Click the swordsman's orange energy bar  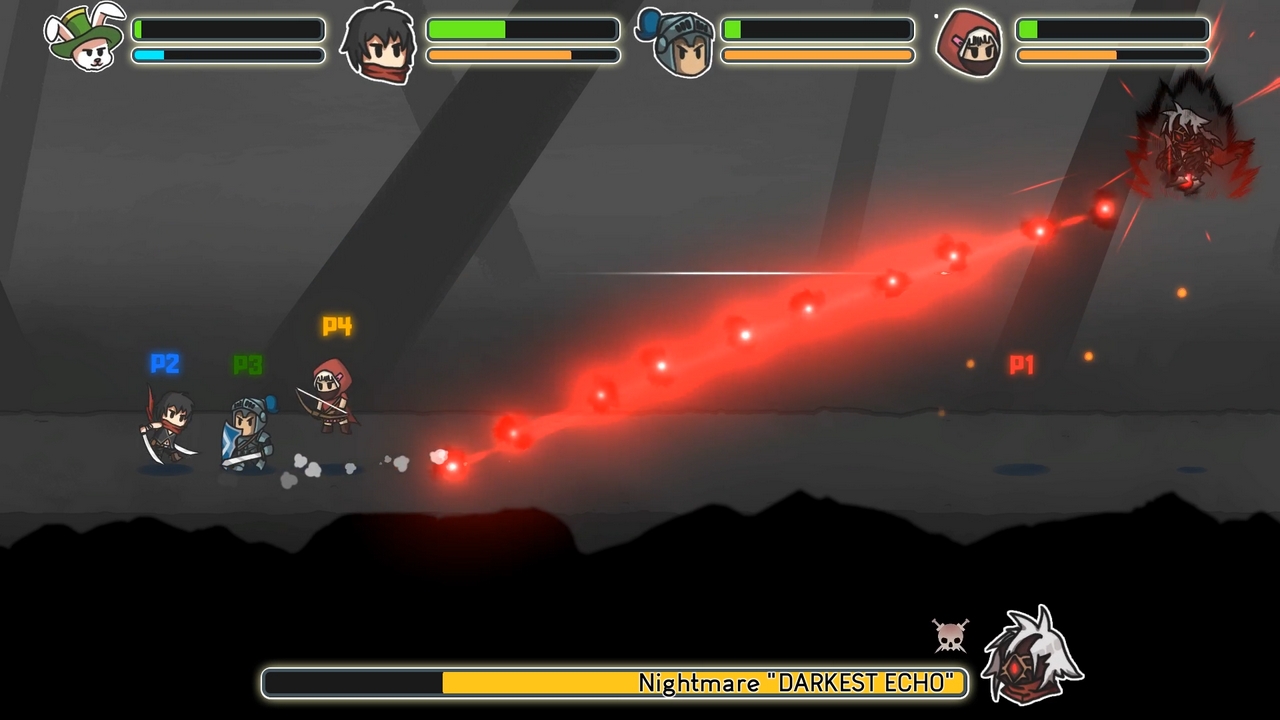[x=522, y=55]
